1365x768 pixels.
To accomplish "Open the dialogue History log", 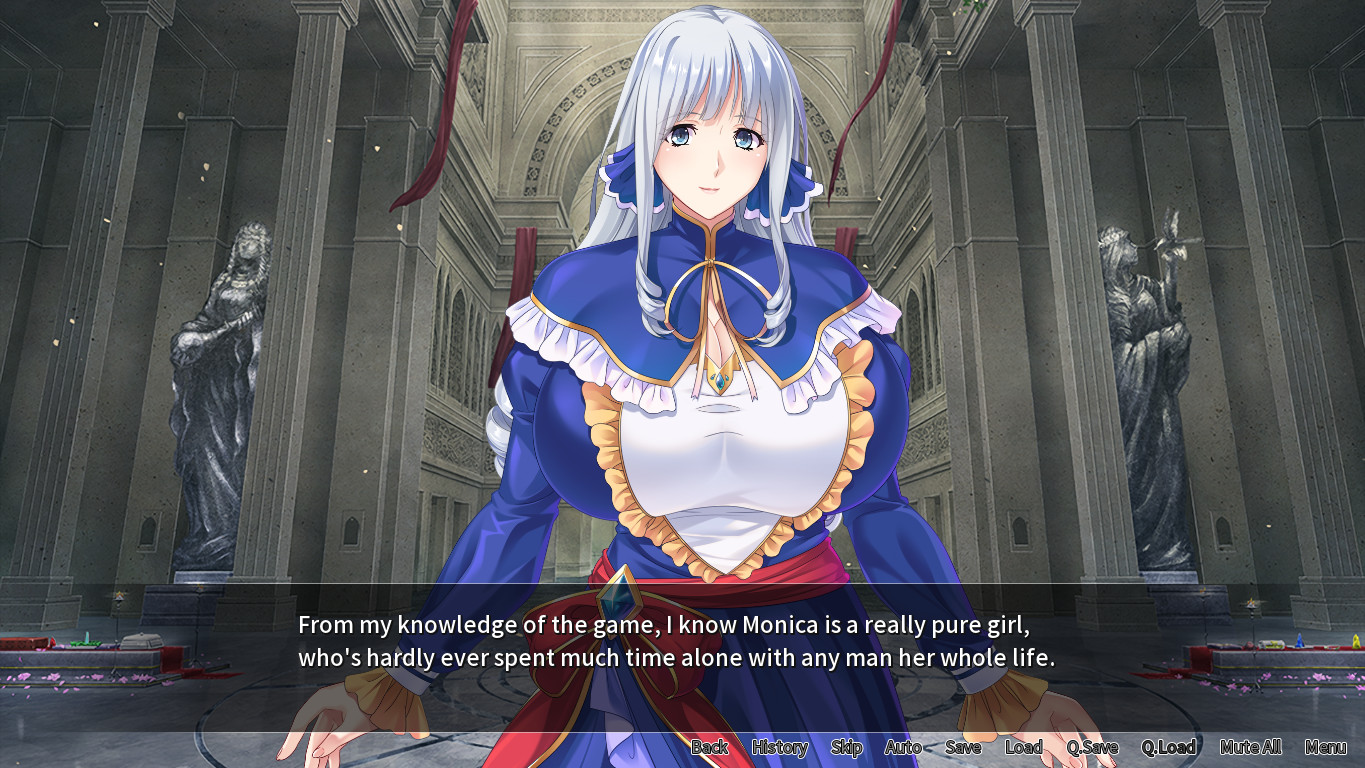I will click(x=779, y=747).
